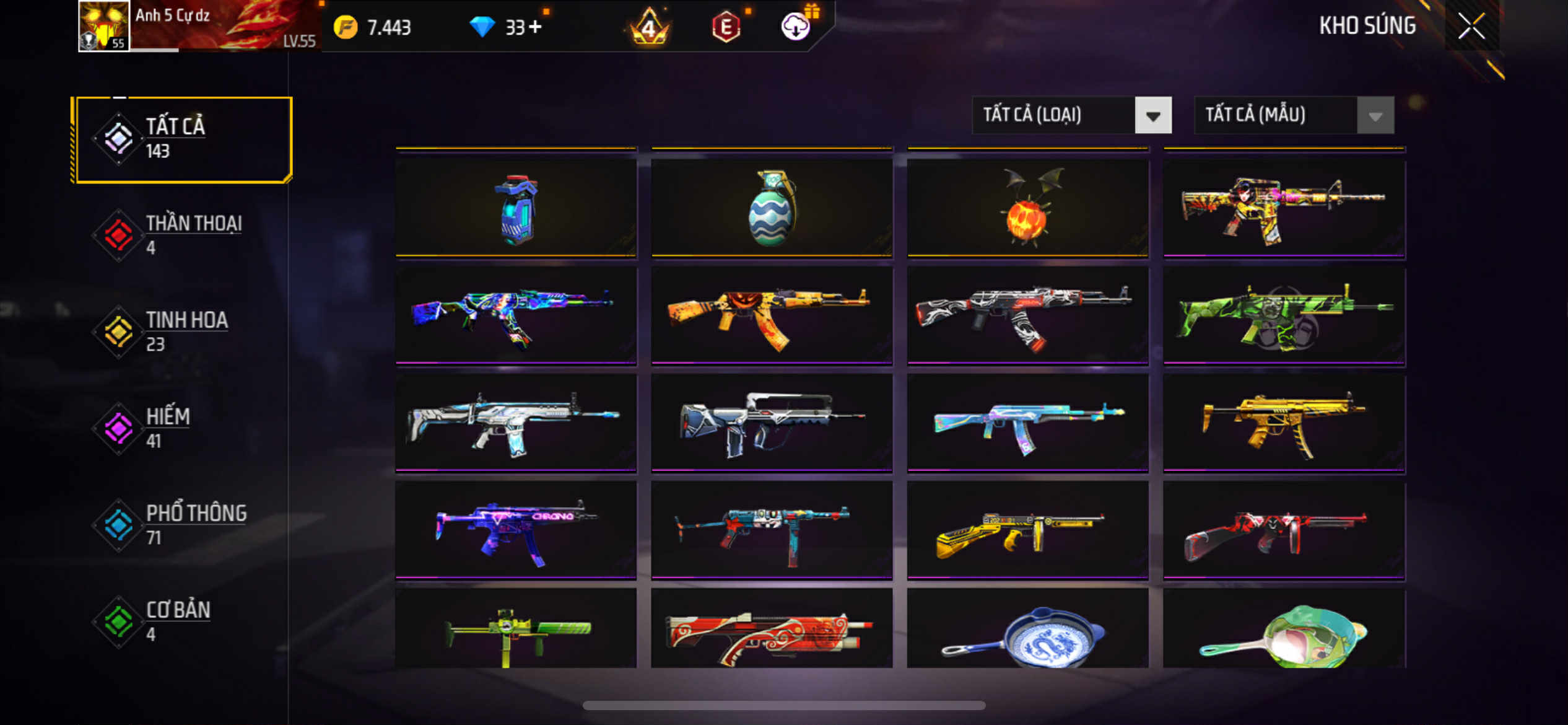This screenshot has height=725, width=1568.
Task: Open the player profile avatar
Action: tap(103, 26)
